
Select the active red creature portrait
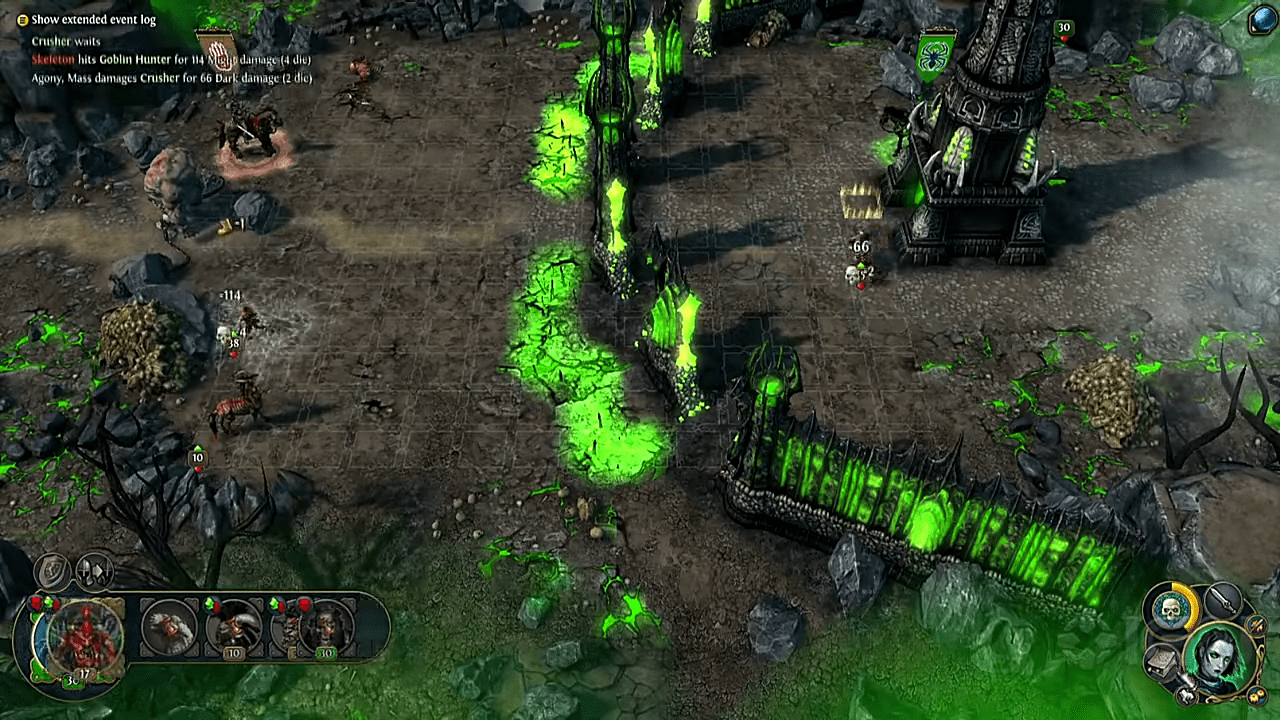85,635
